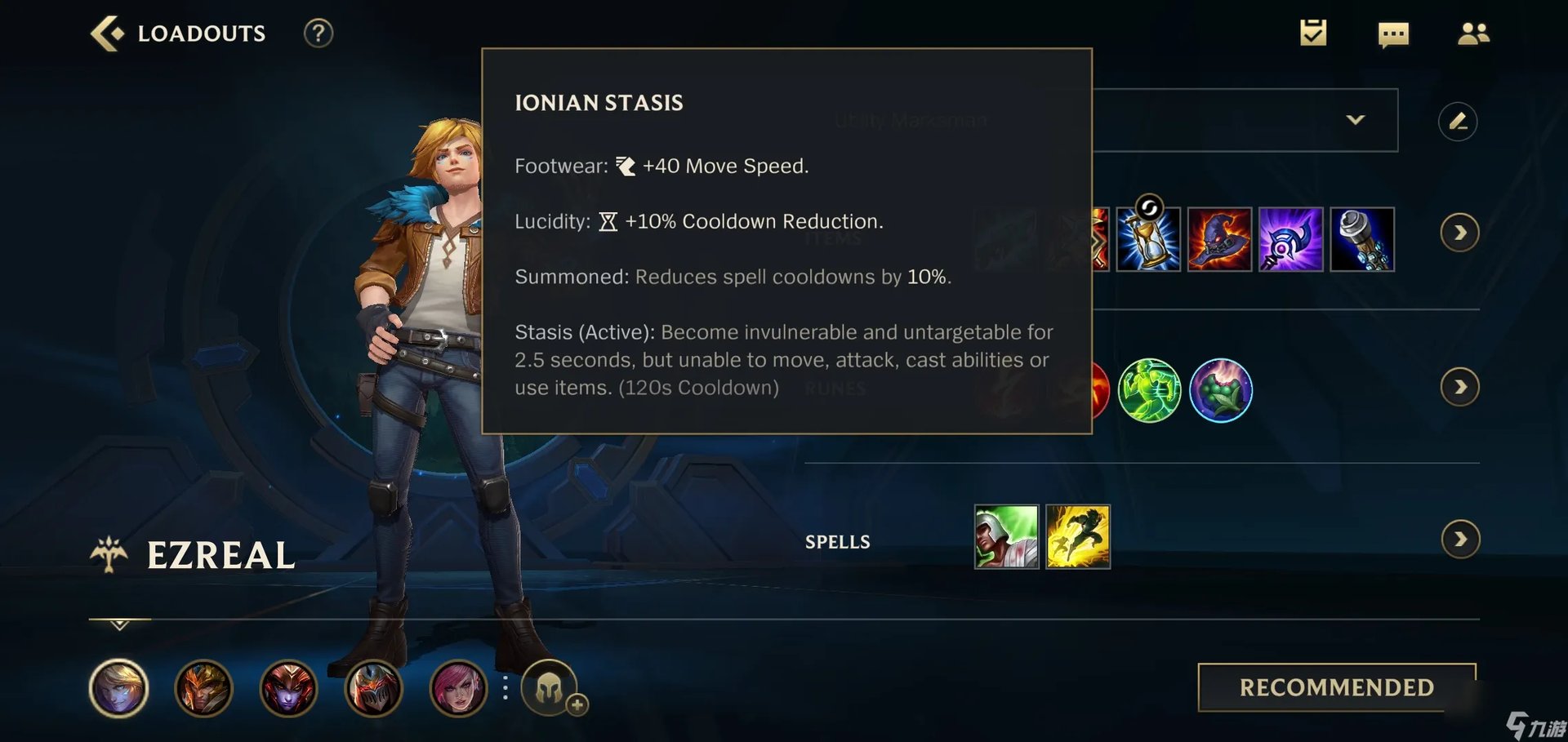1568x742 pixels.
Task: Select the Vi champion portrait
Action: (460, 688)
